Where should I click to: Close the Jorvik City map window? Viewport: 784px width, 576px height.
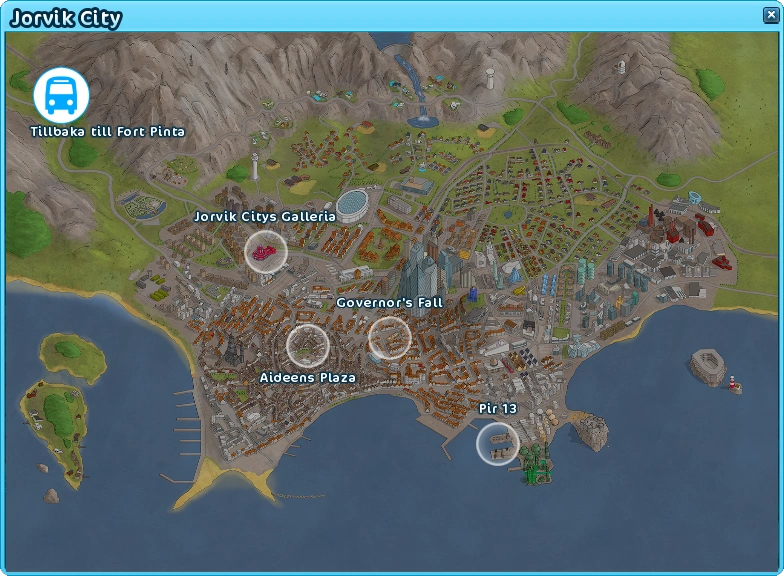point(767,15)
